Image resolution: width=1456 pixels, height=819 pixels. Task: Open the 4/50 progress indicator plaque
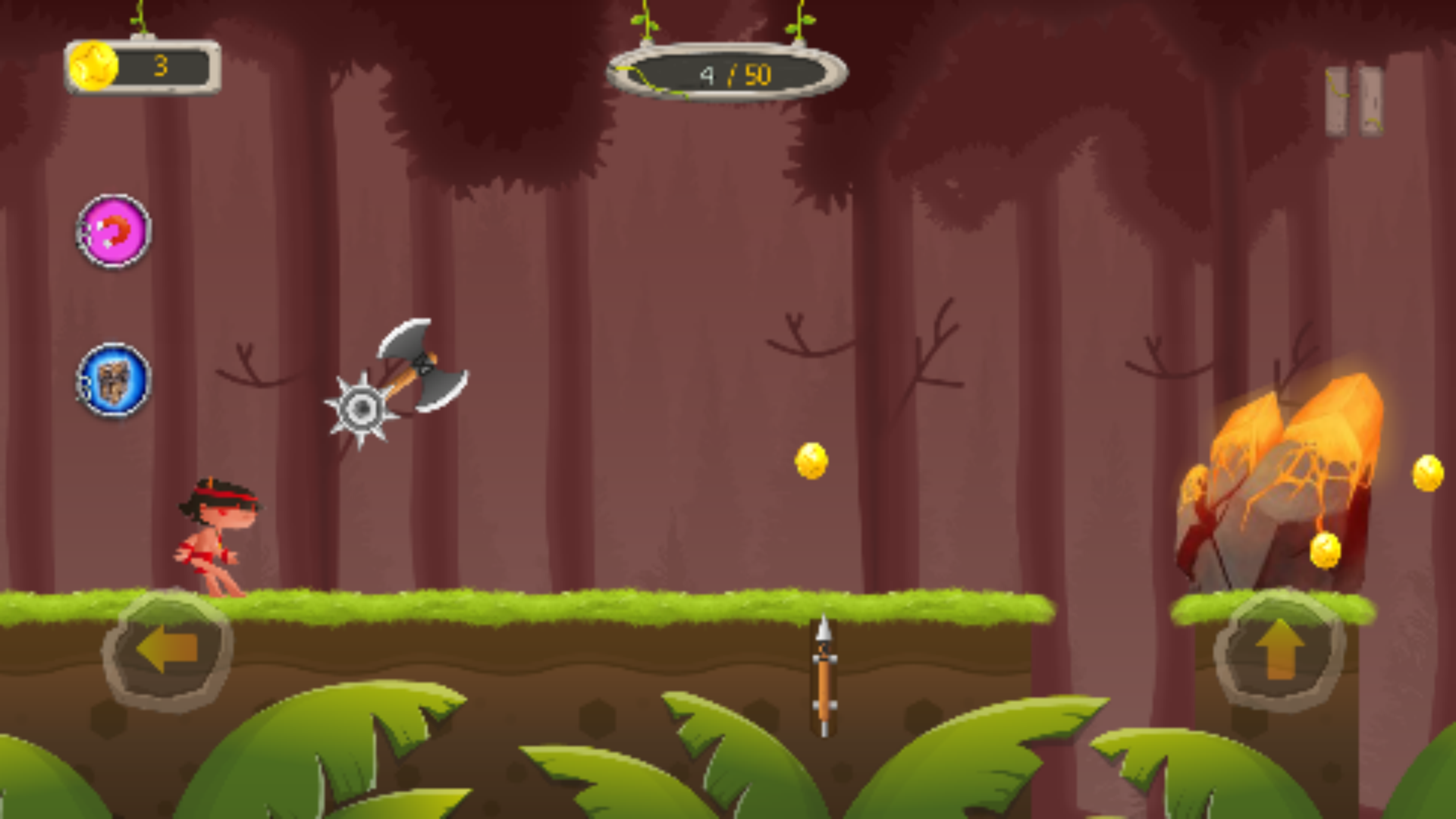coord(728,72)
